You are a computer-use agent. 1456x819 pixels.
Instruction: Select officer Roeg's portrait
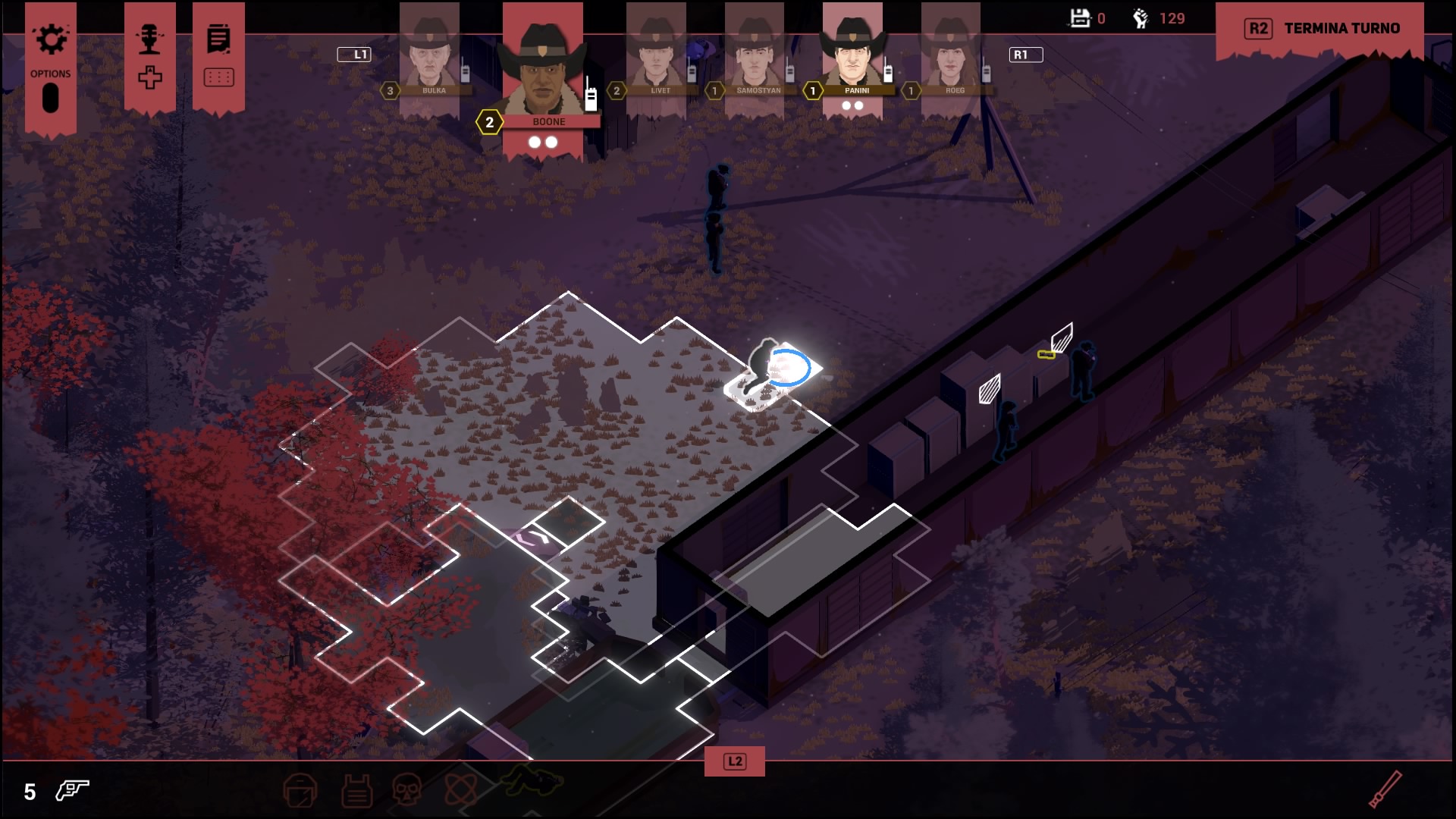pos(950,57)
